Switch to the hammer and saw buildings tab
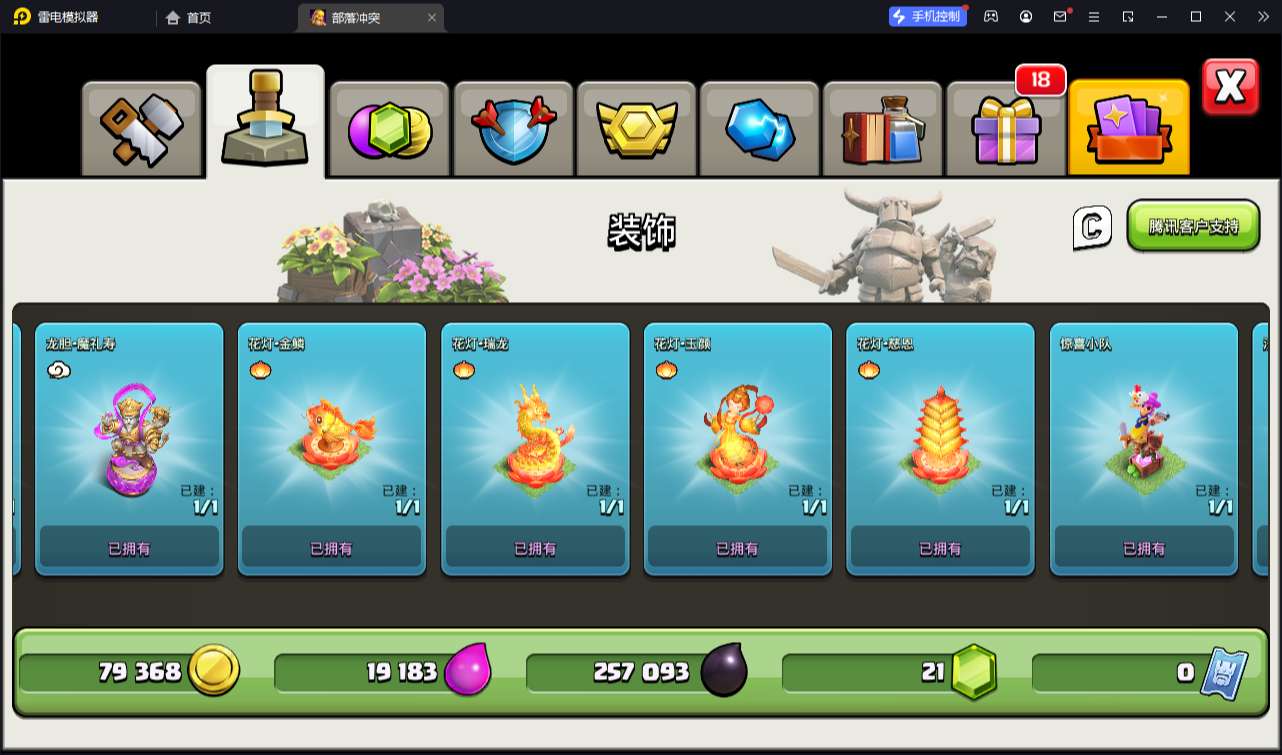 pyautogui.click(x=141, y=129)
